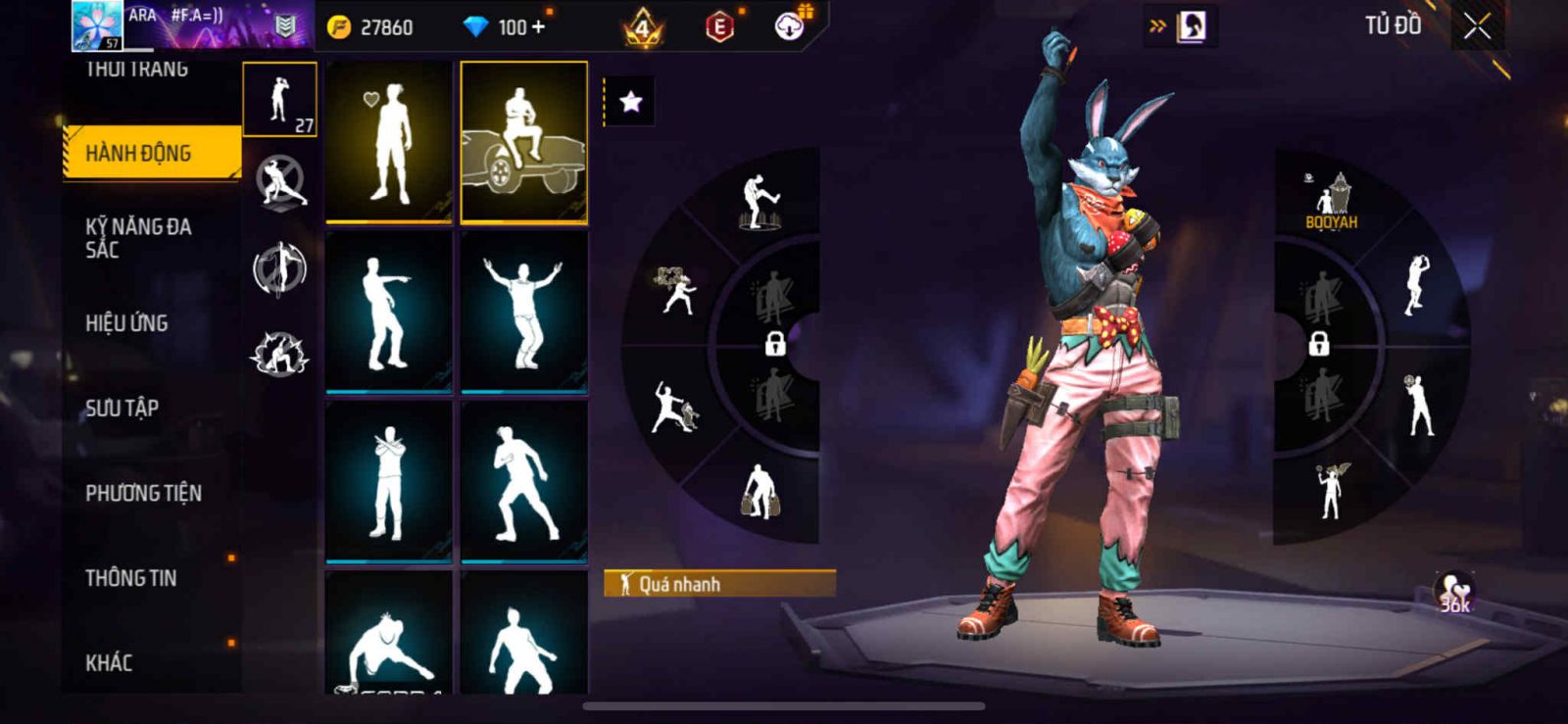The image size is (1568, 724).
Task: Pick the pointing figure emote tile
Action: pos(389,313)
